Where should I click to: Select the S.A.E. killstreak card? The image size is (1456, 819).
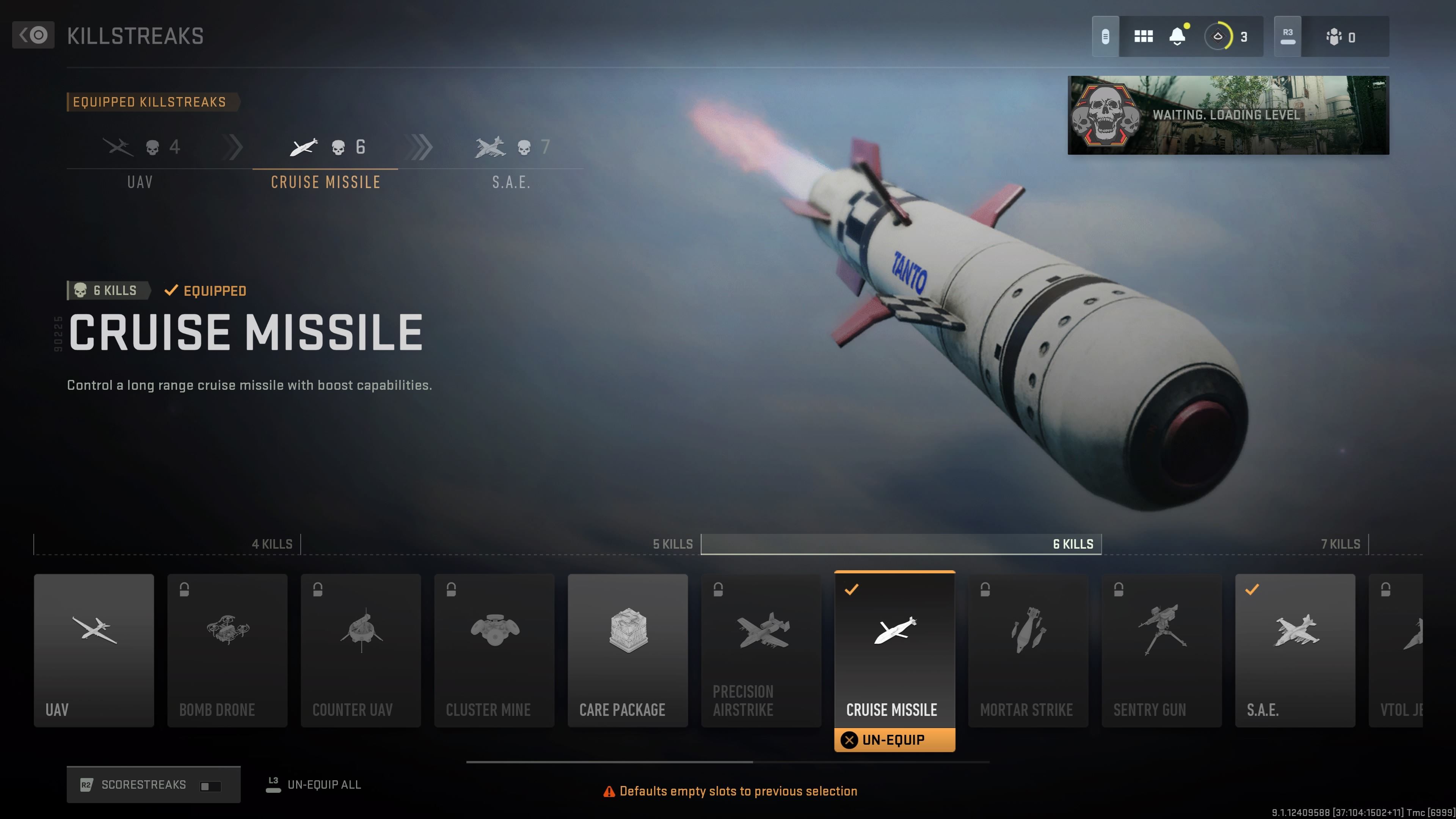[1294, 650]
